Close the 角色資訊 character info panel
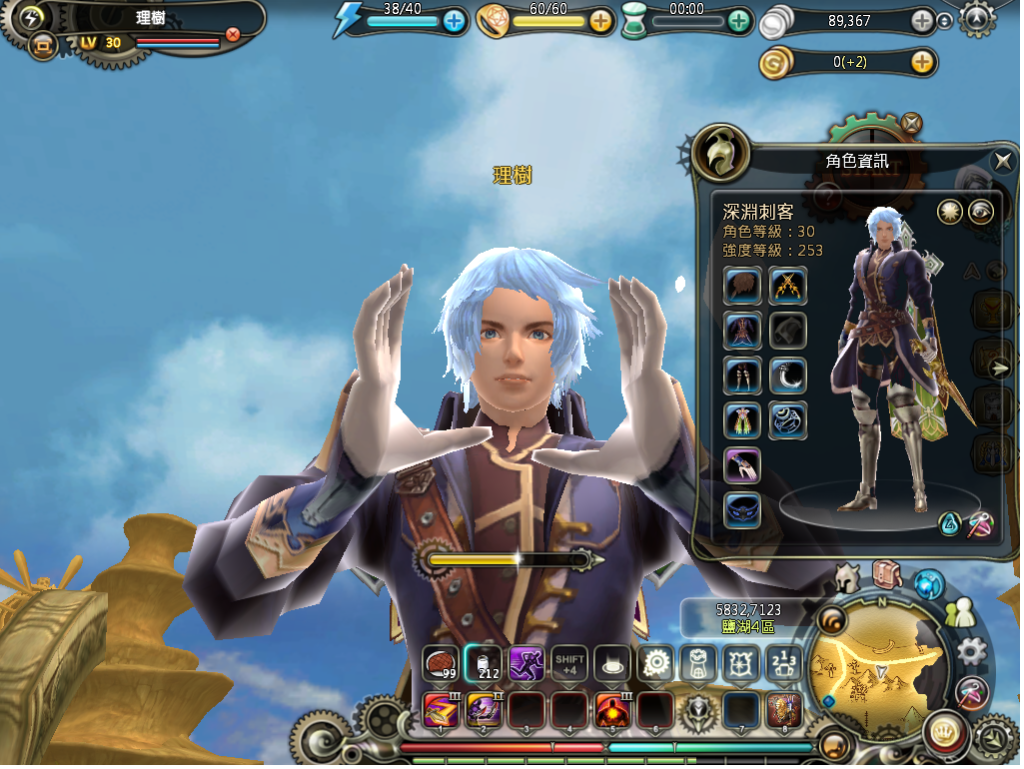The image size is (1024, 769). pyautogui.click(x=1002, y=160)
